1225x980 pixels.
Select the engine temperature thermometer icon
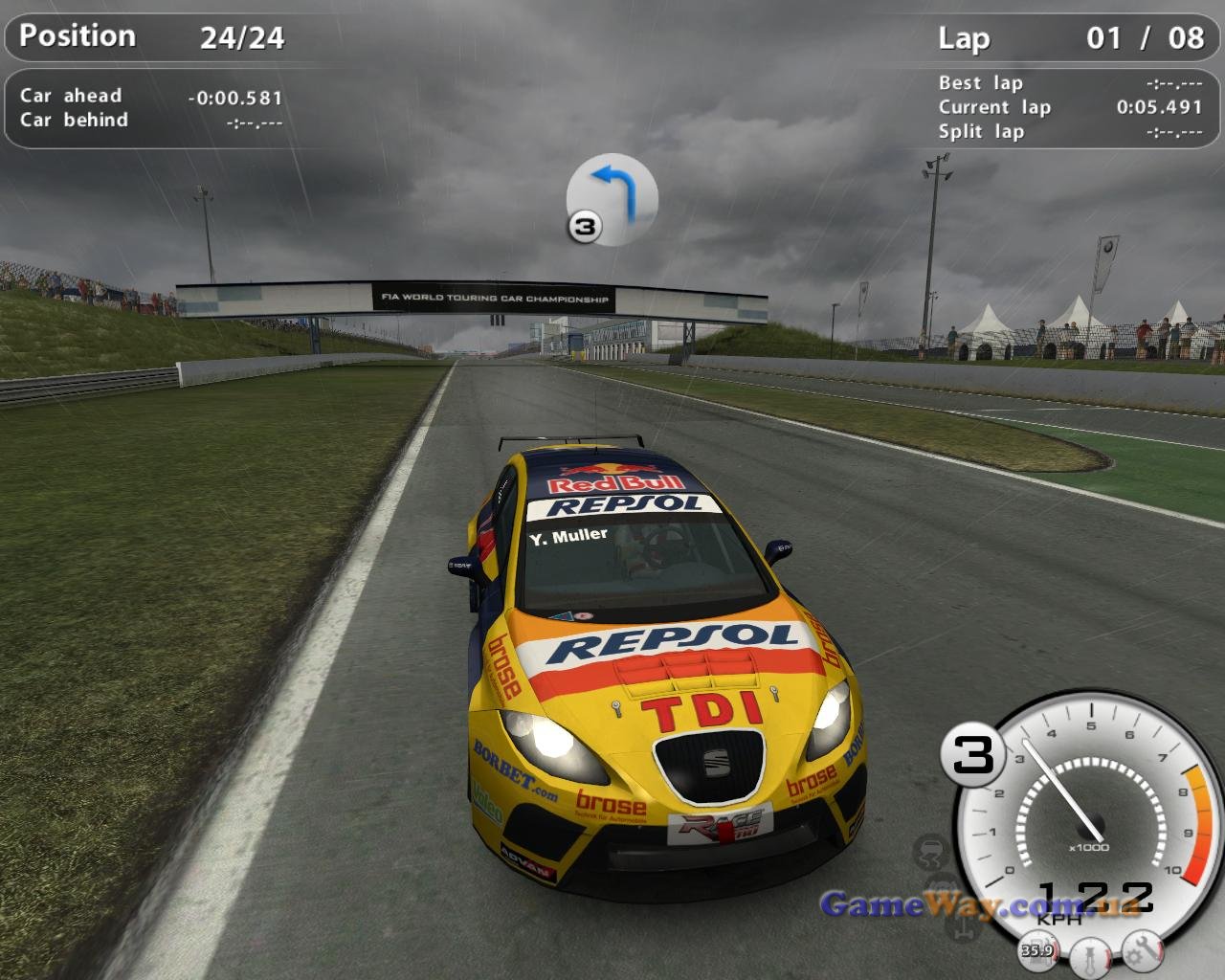tap(1089, 953)
